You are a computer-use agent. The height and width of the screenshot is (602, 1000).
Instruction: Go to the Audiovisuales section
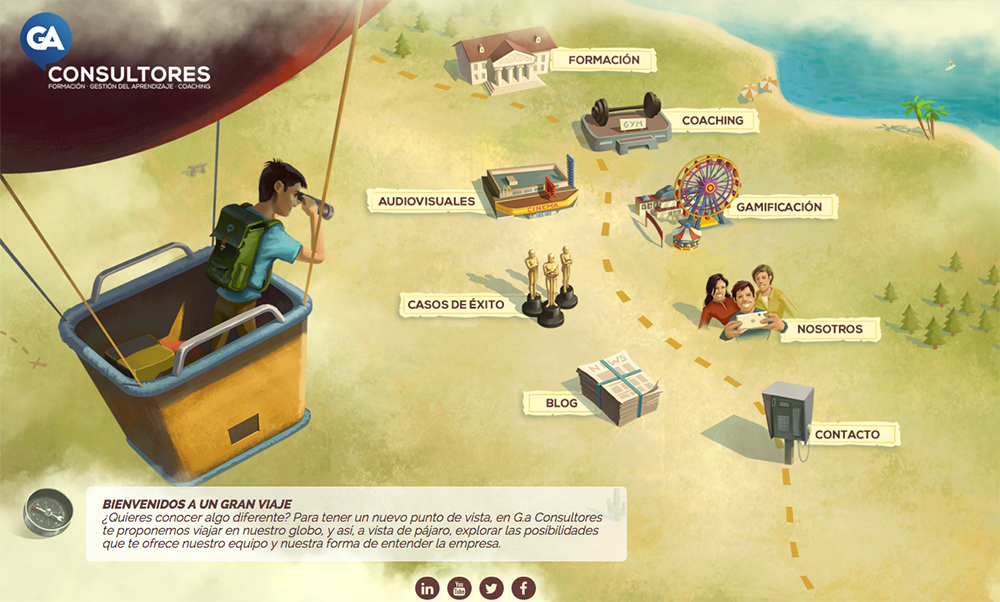pos(426,202)
